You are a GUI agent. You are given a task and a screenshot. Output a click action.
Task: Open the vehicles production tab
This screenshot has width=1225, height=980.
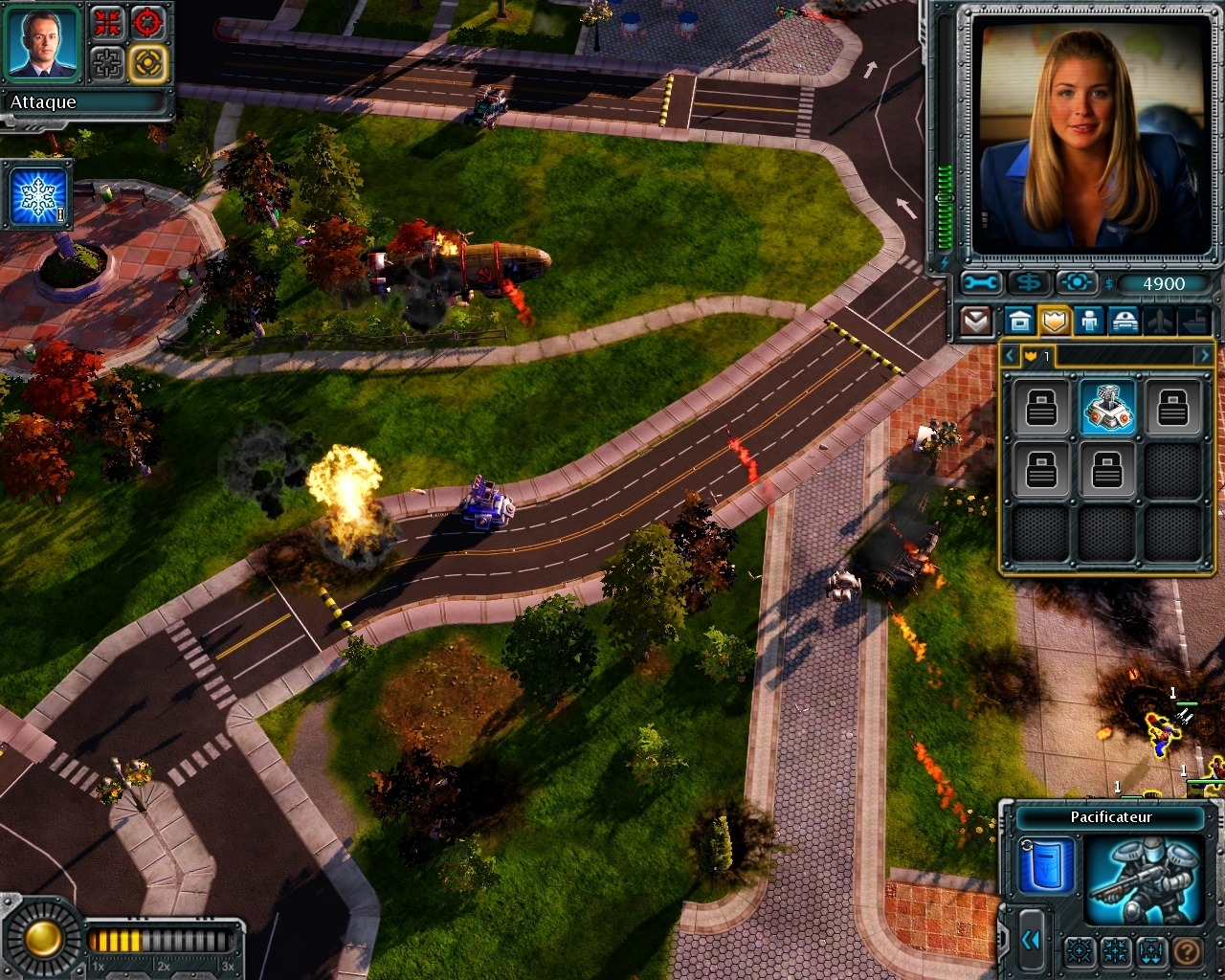point(1124,321)
